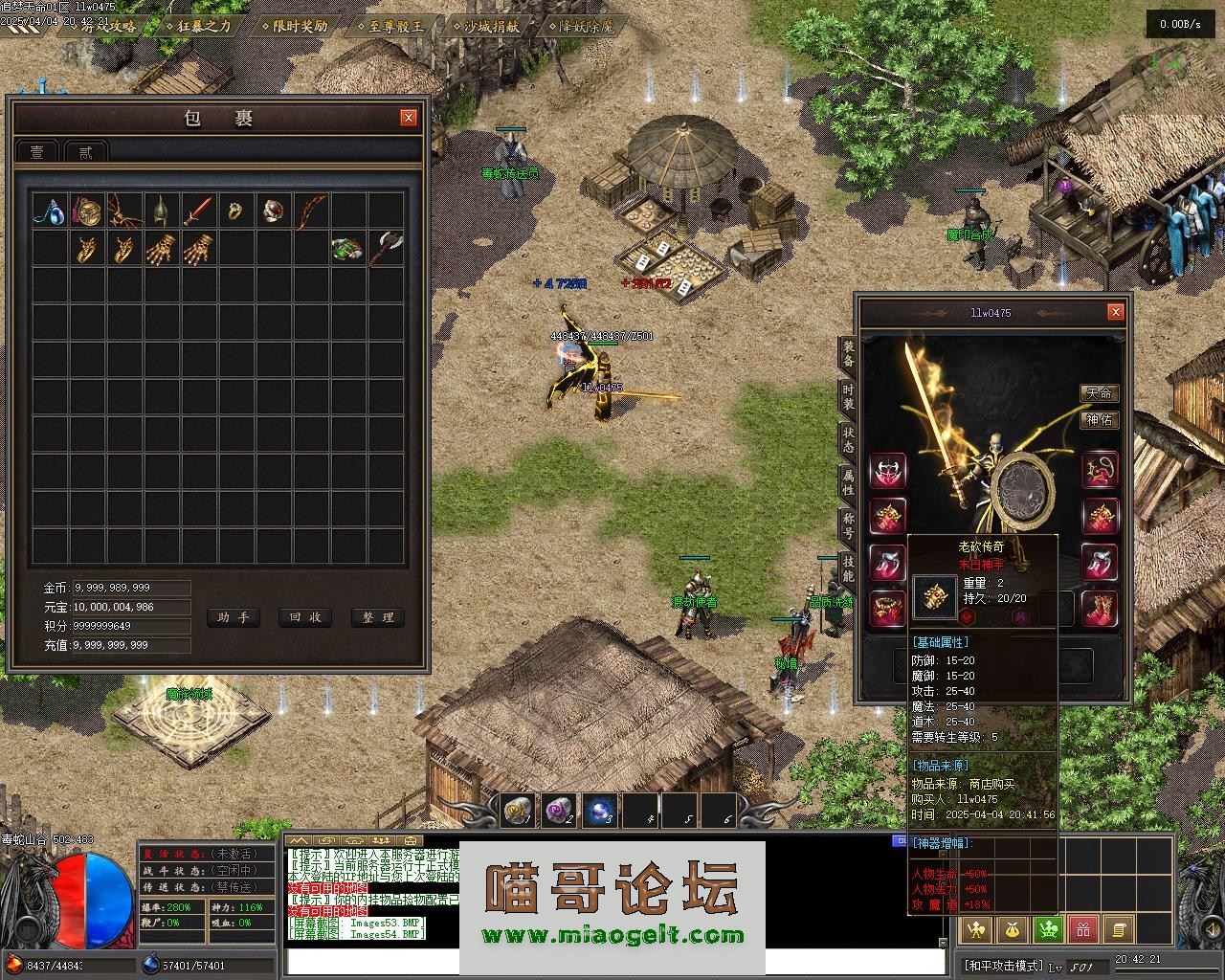Click the 助手 button in the bag
Image resolution: width=1225 pixels, height=980 pixels.
[x=234, y=617]
